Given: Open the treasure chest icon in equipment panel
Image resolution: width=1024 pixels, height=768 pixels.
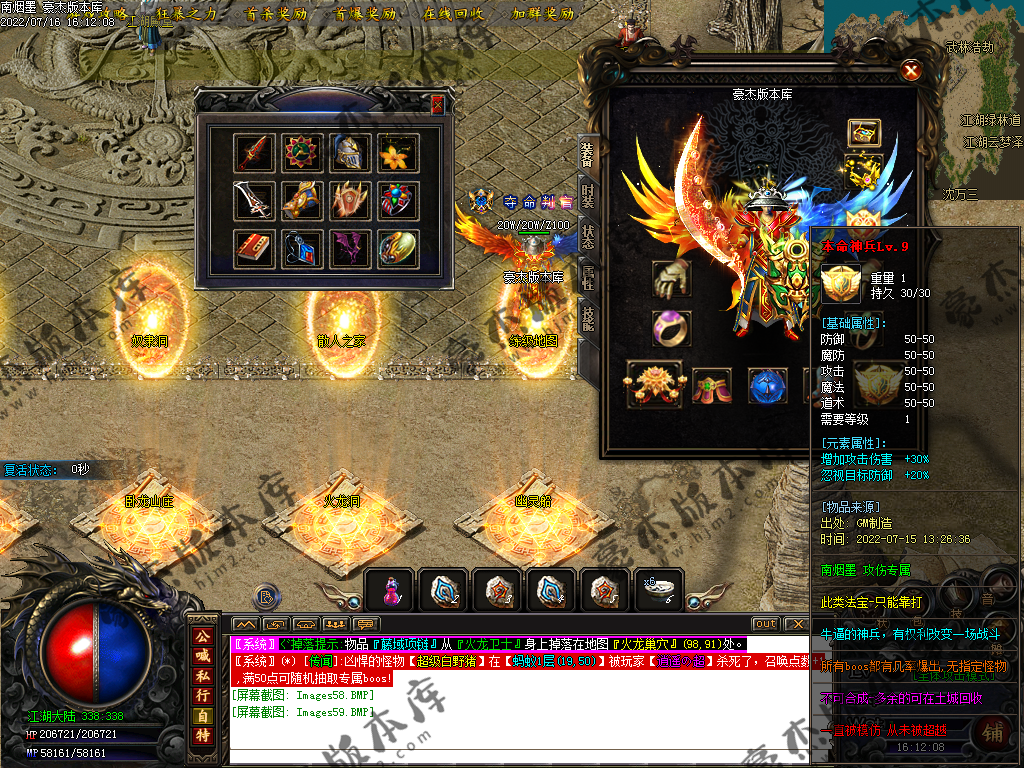Looking at the screenshot, I should coord(864,132).
